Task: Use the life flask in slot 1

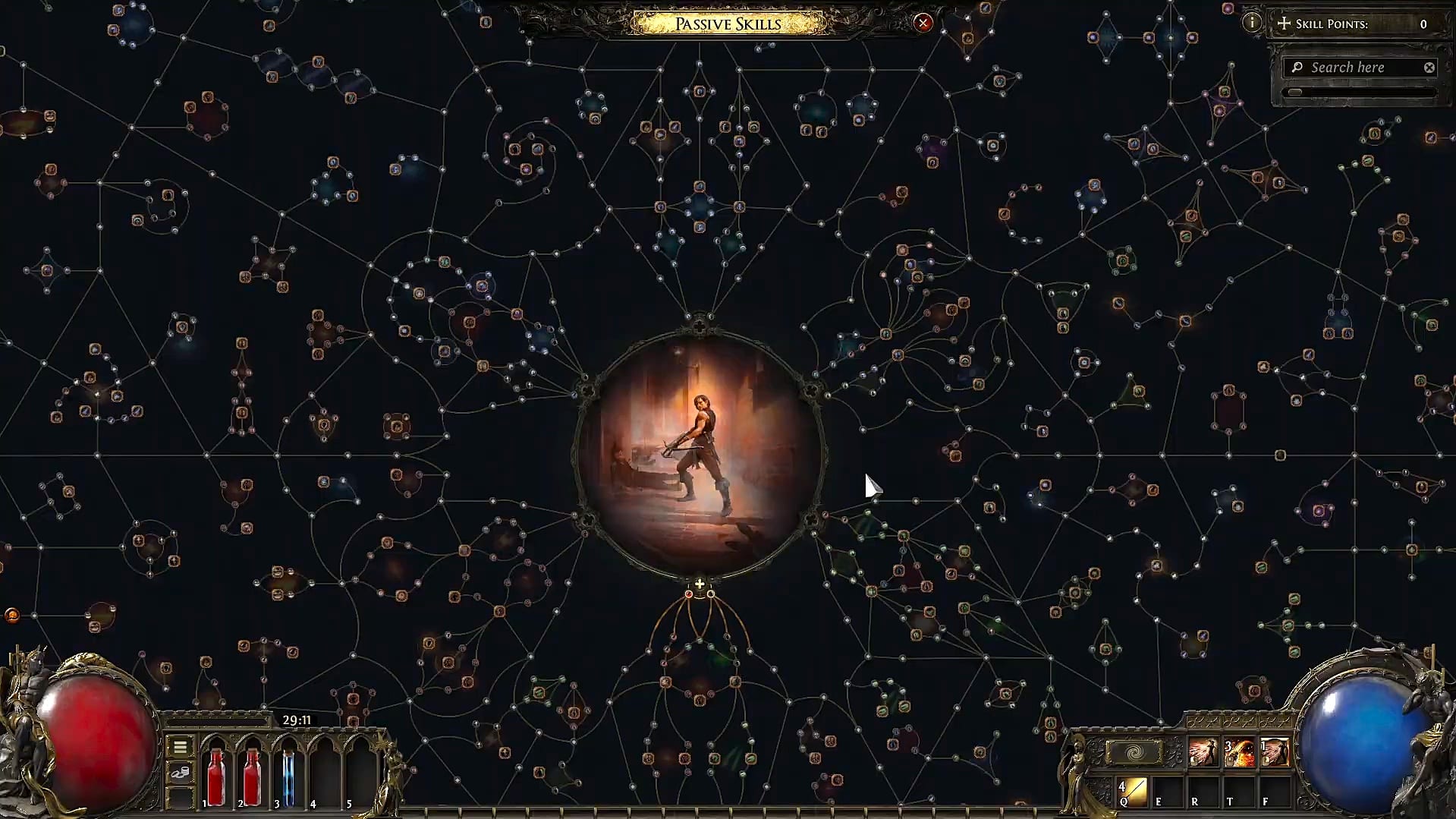Action: (x=216, y=774)
